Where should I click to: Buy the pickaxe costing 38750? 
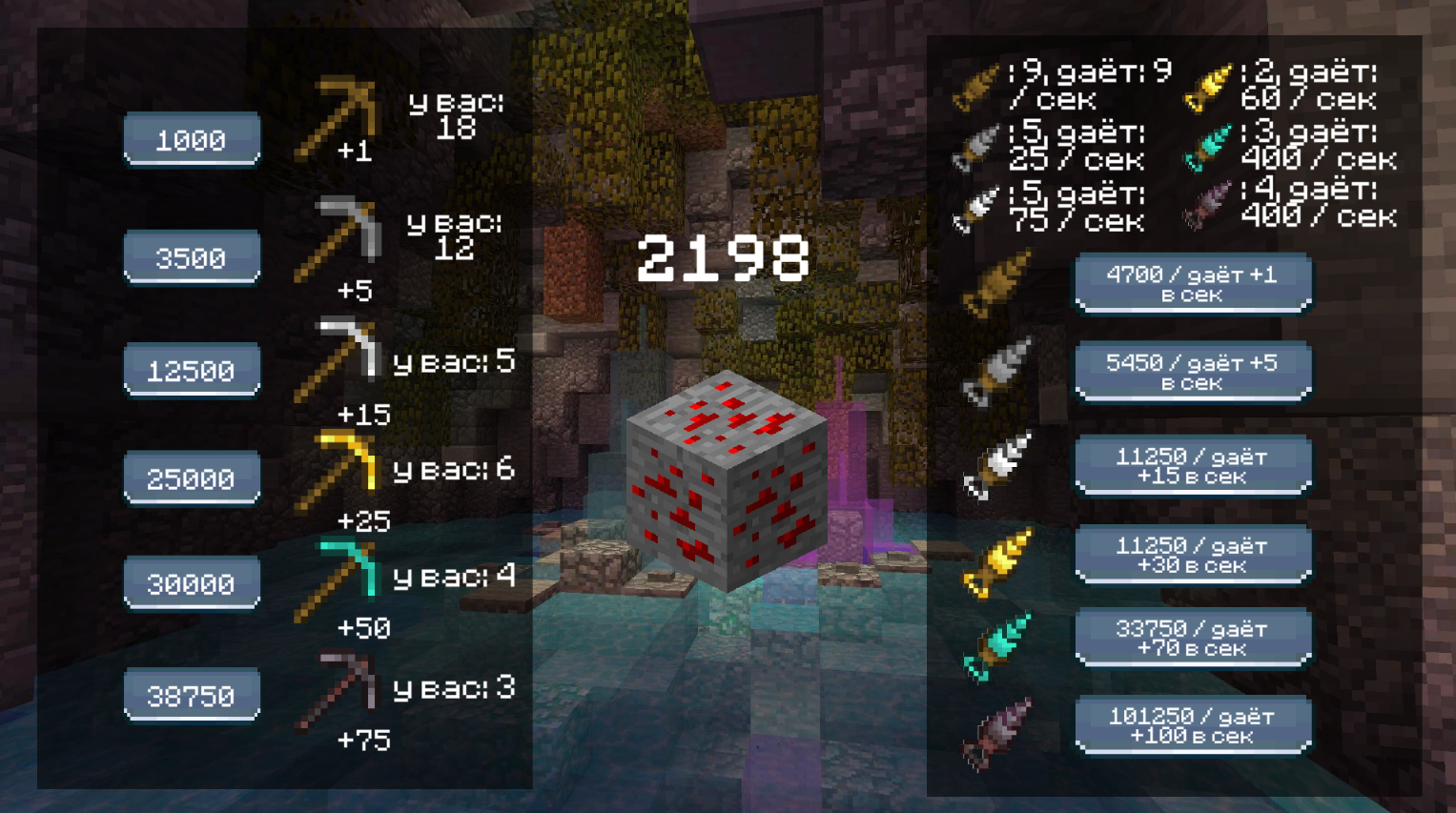[191, 695]
